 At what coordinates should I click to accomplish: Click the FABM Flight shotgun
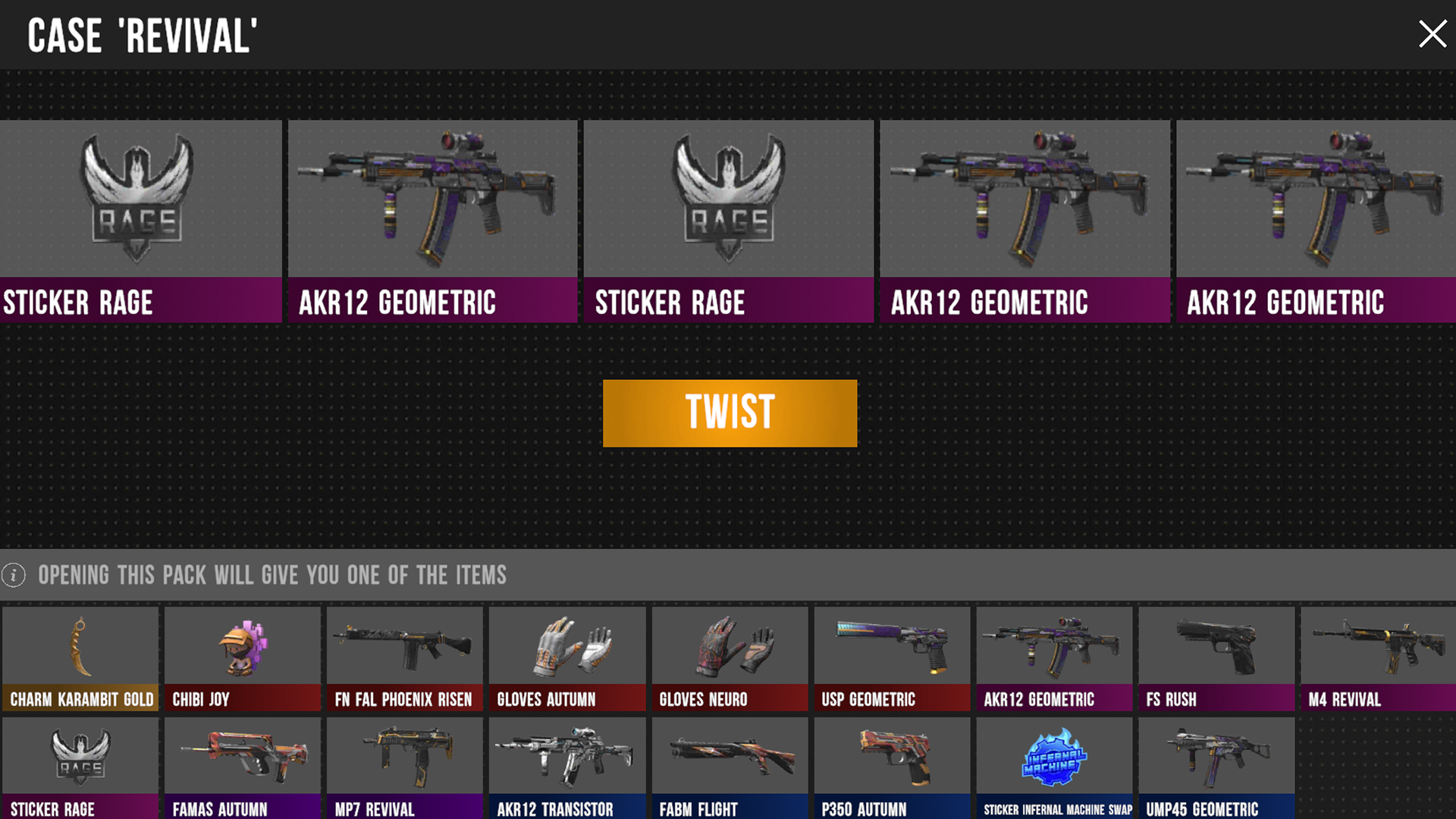(729, 758)
